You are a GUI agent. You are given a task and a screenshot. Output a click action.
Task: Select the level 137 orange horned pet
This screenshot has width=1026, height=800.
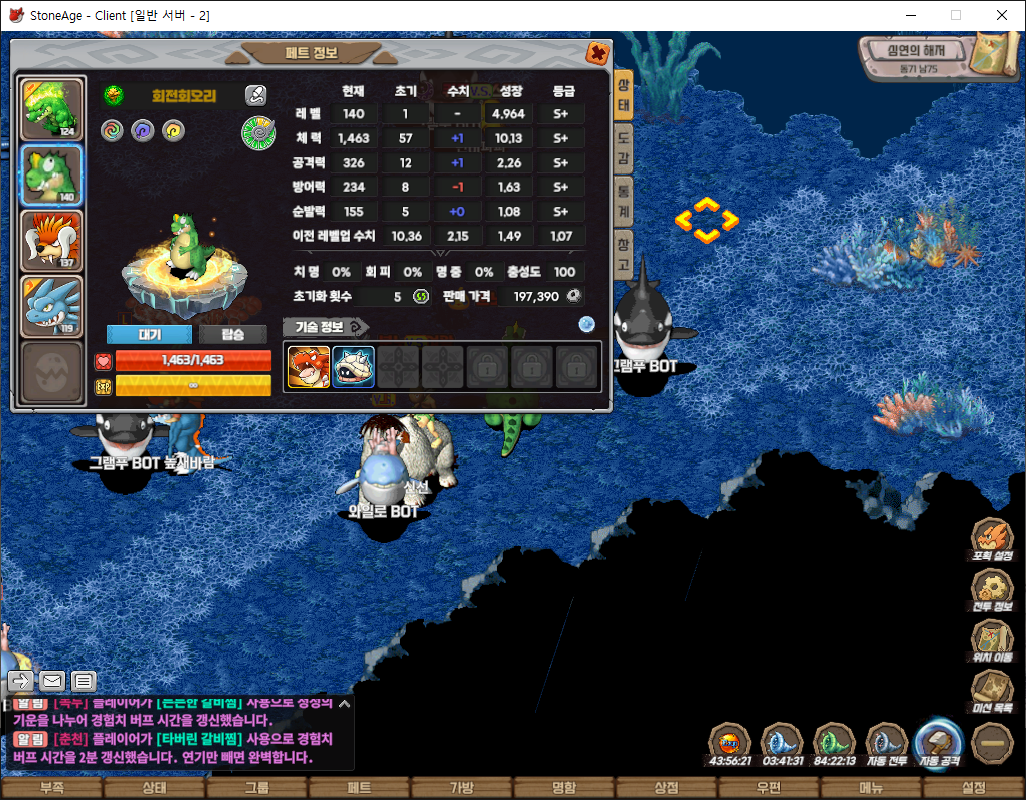[52, 240]
